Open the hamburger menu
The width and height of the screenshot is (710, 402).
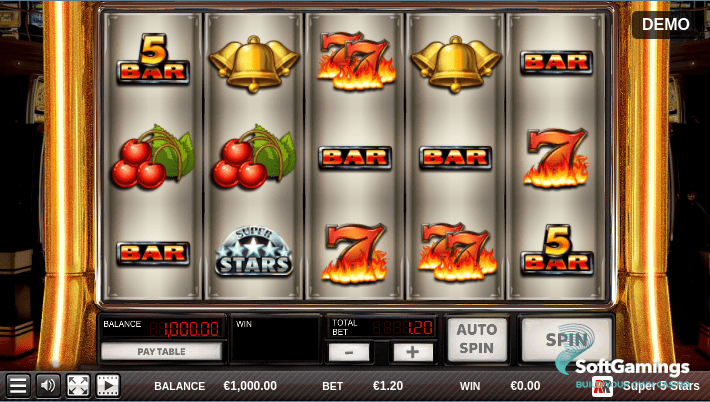18,386
